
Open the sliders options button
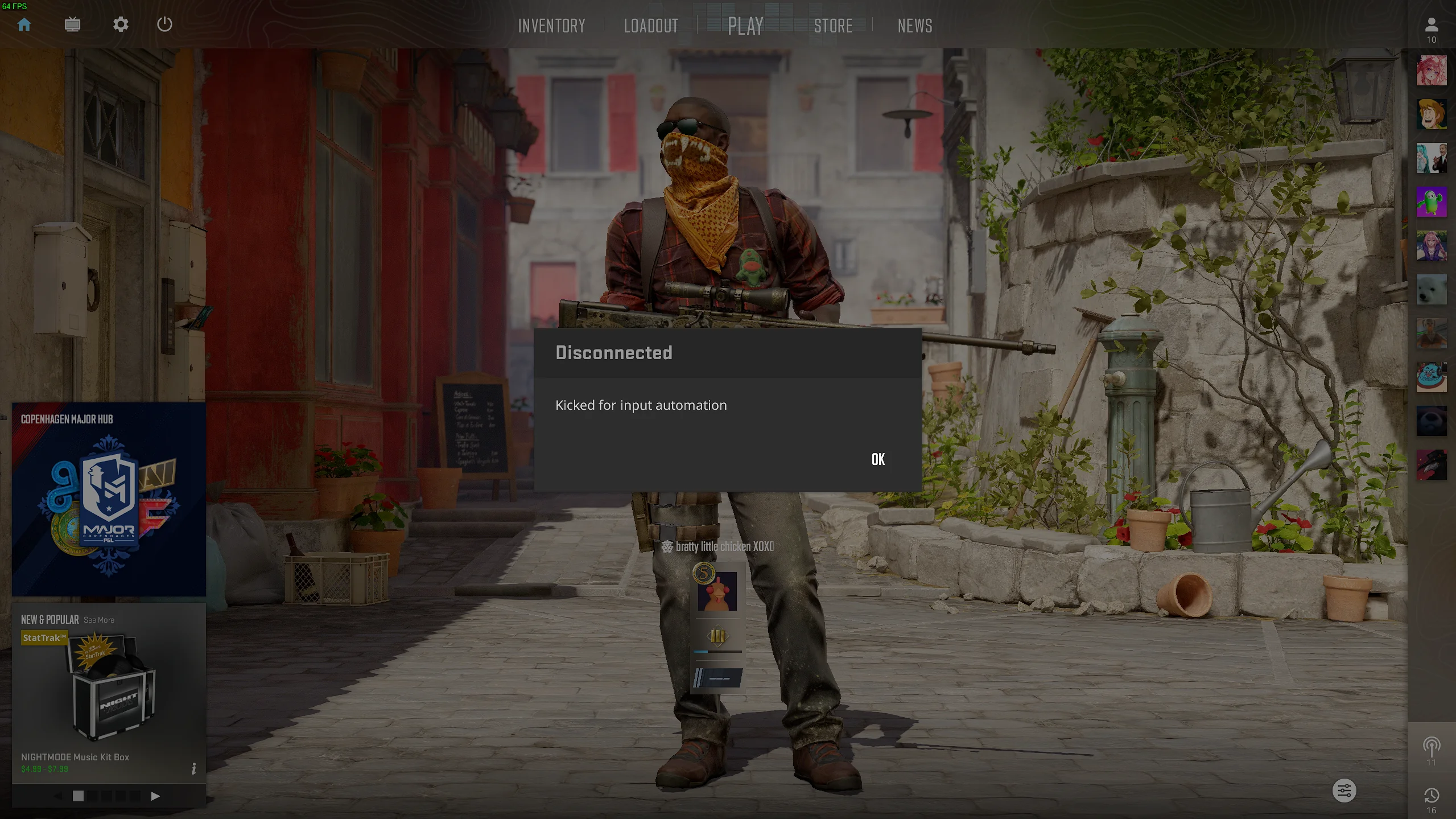pos(1344,791)
